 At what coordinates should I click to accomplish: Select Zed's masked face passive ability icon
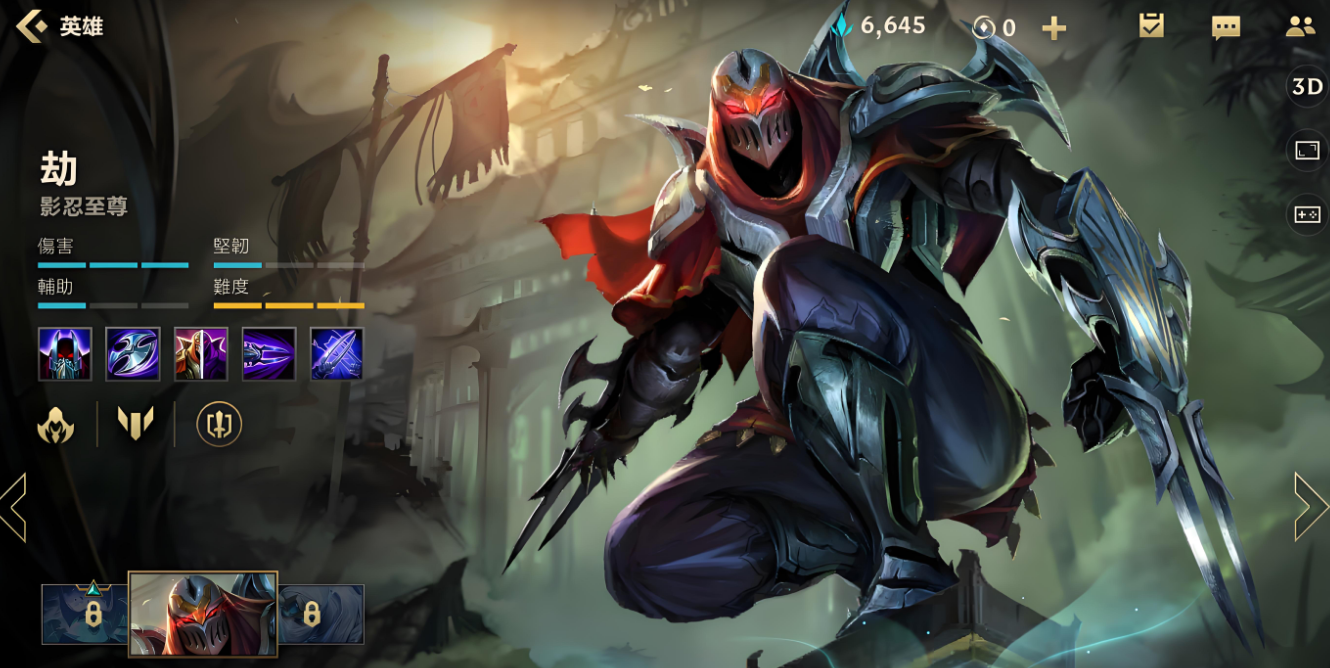click(65, 354)
